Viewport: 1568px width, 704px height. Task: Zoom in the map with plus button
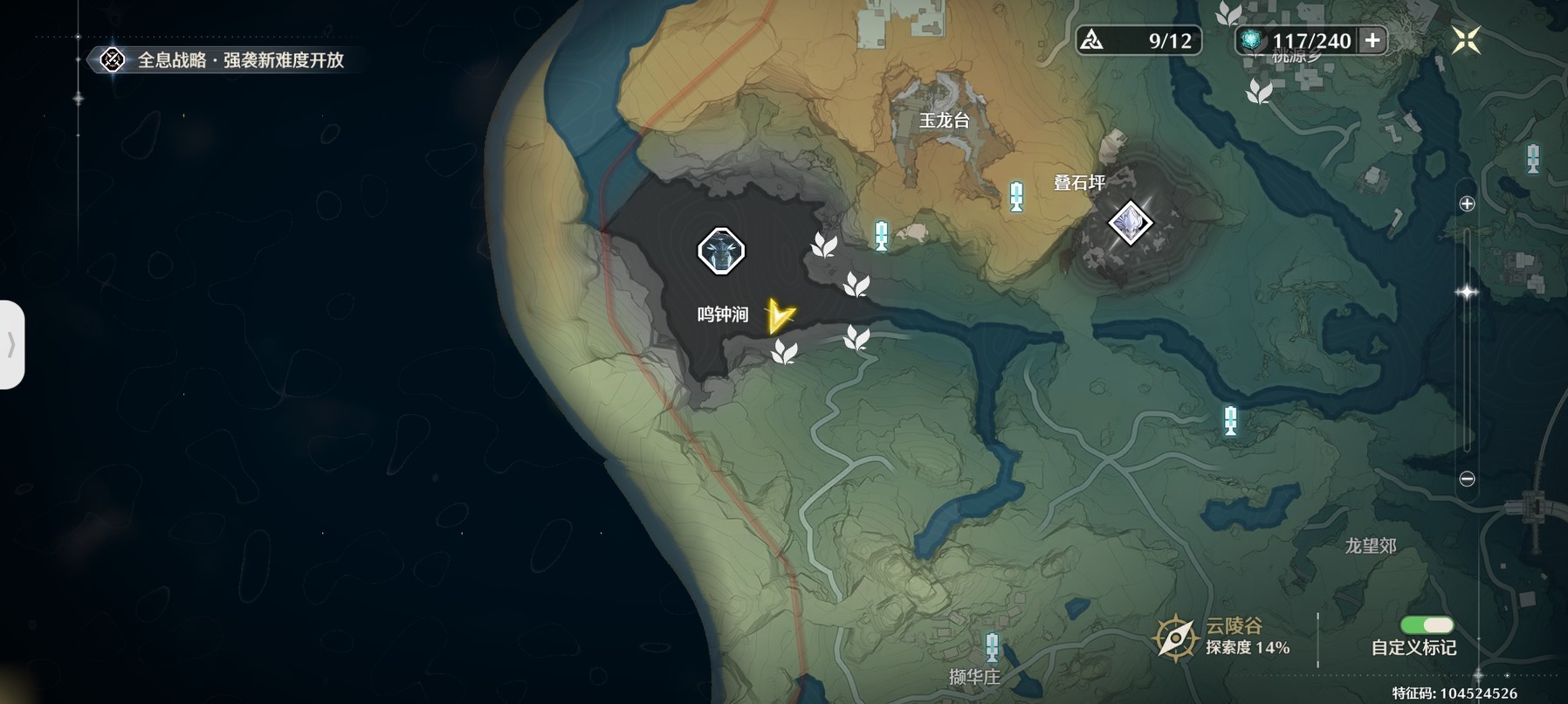(1467, 204)
